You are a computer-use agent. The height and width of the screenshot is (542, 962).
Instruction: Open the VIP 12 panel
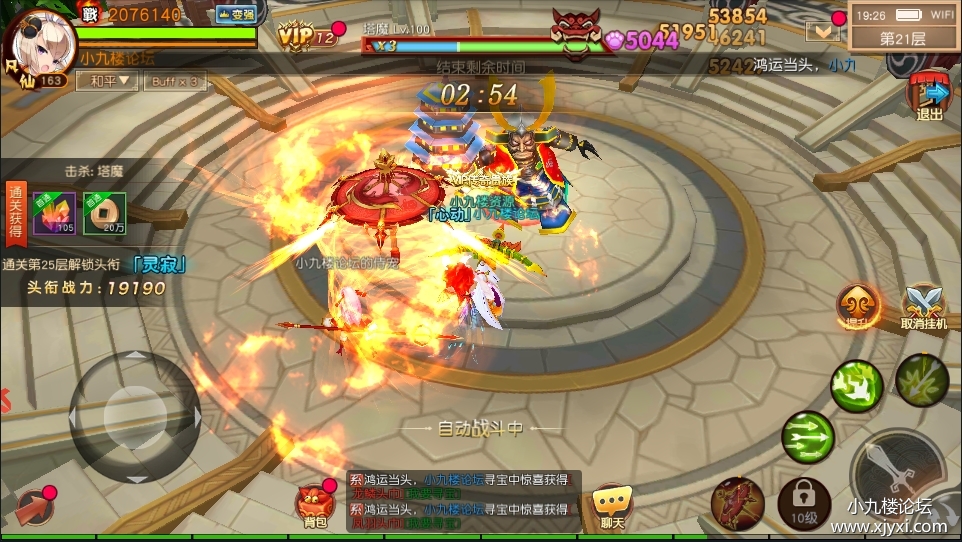tap(306, 36)
